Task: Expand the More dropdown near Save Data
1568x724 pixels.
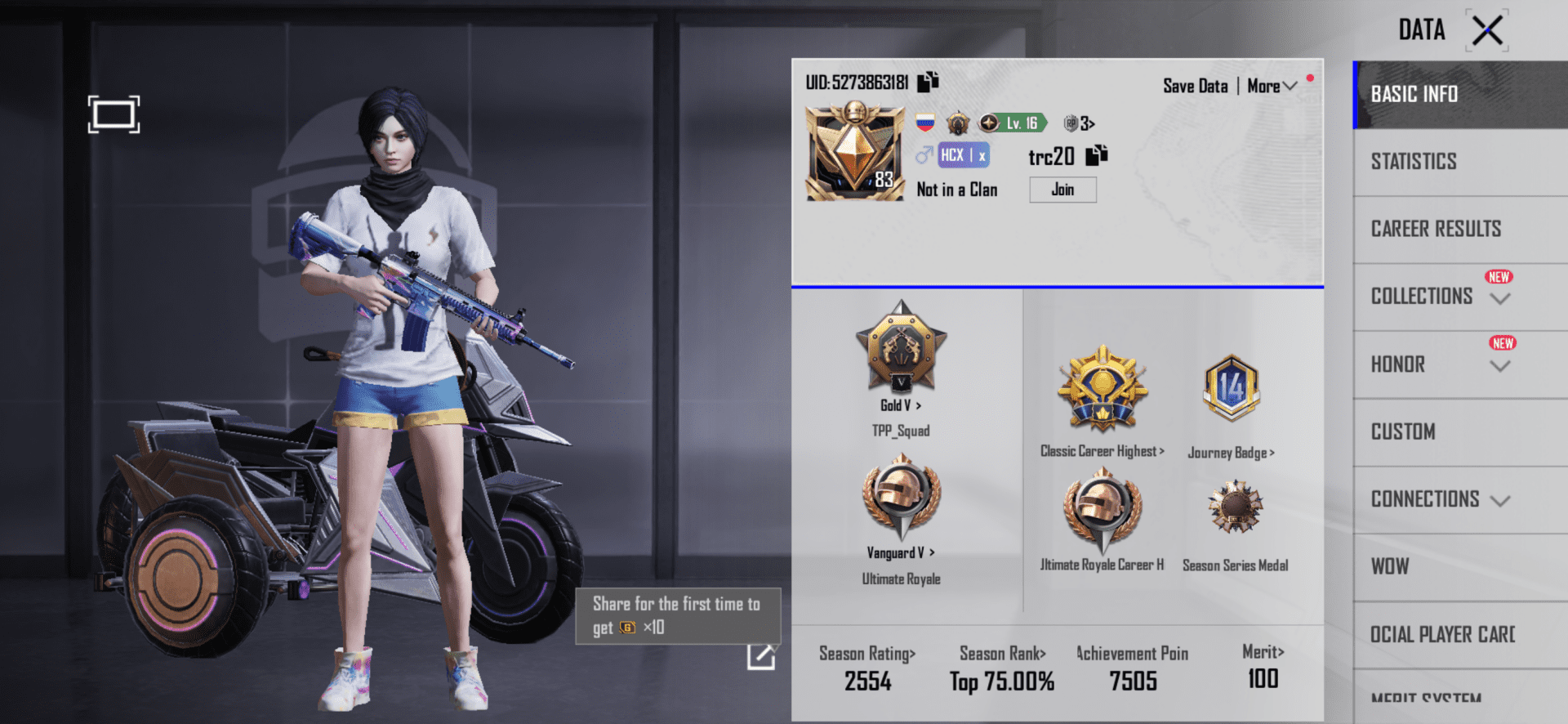Action: click(x=1271, y=86)
